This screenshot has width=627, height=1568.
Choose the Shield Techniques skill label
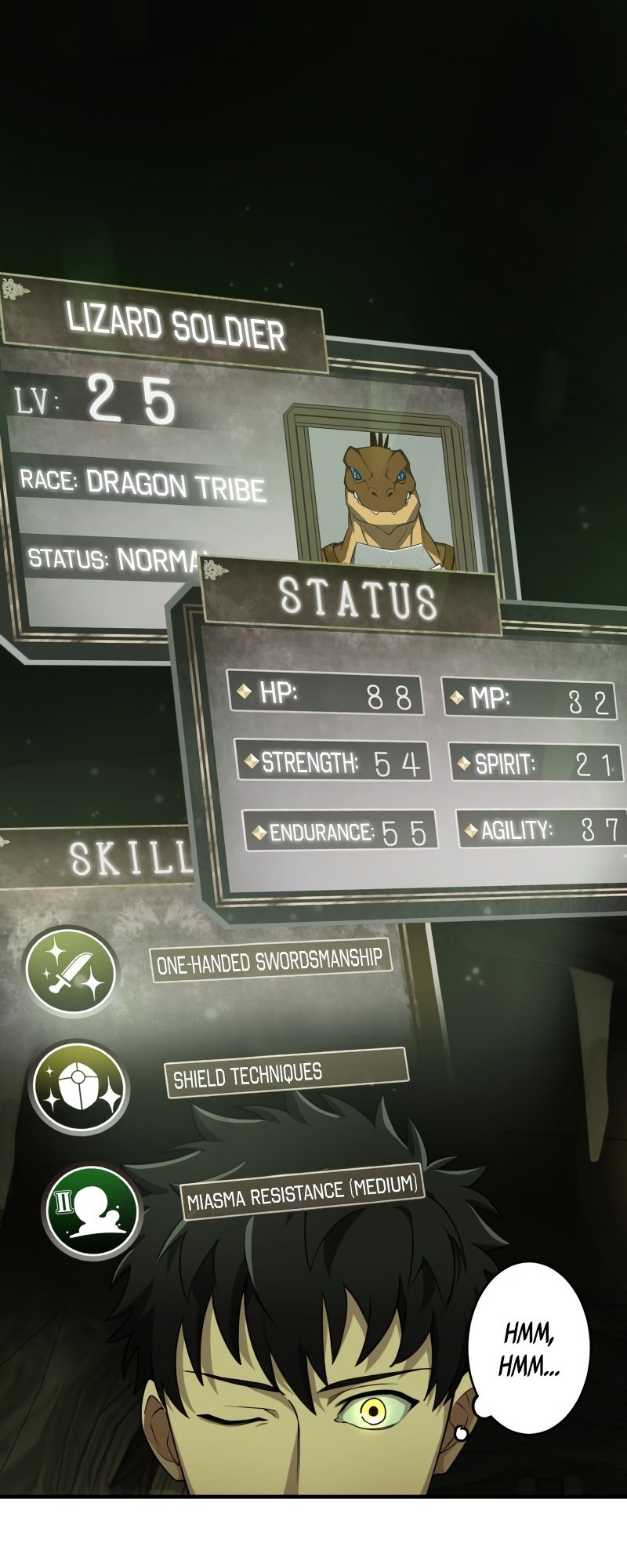coord(285,1072)
